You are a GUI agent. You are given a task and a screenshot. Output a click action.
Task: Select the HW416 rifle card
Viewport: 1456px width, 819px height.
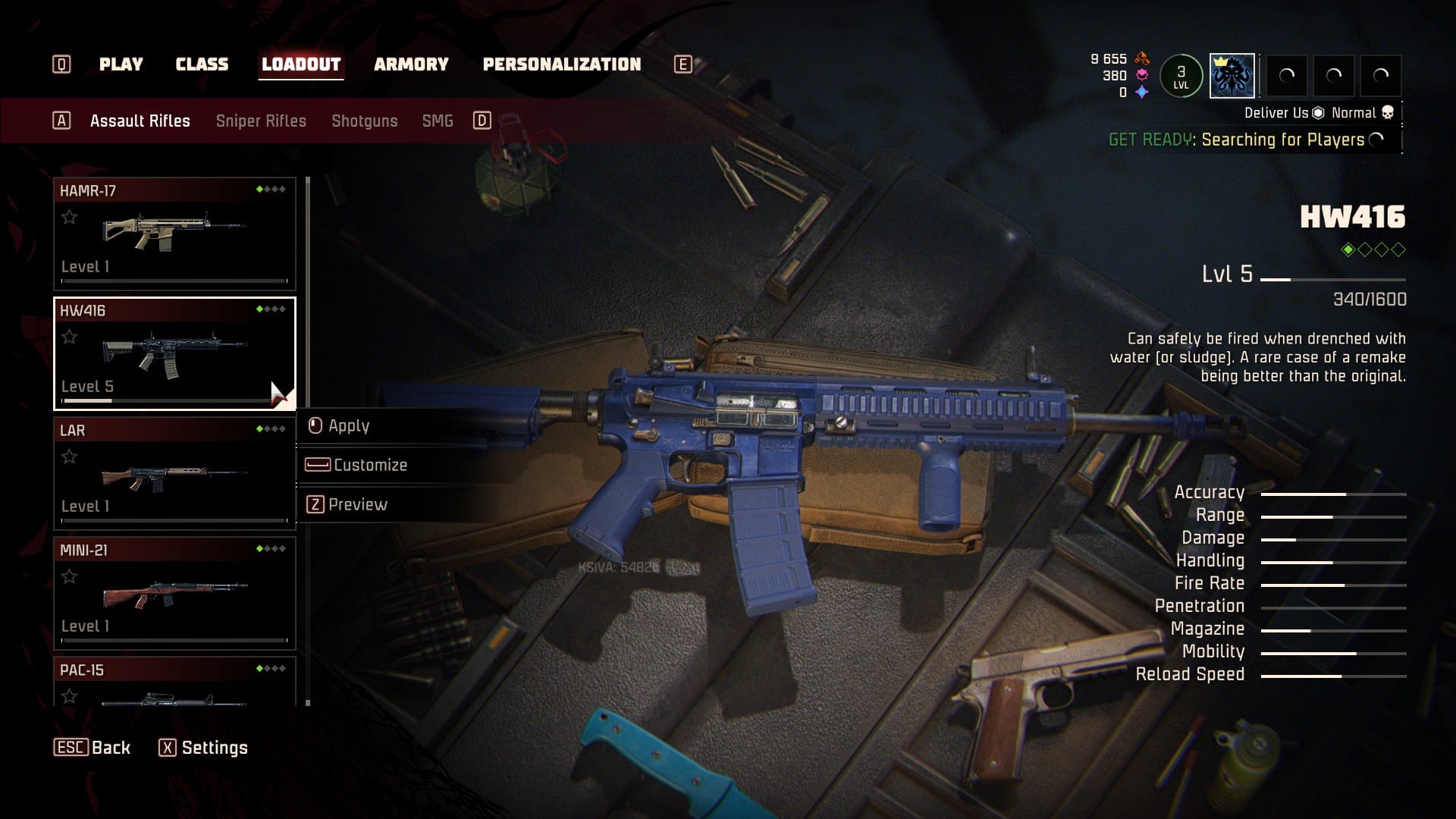coord(174,353)
